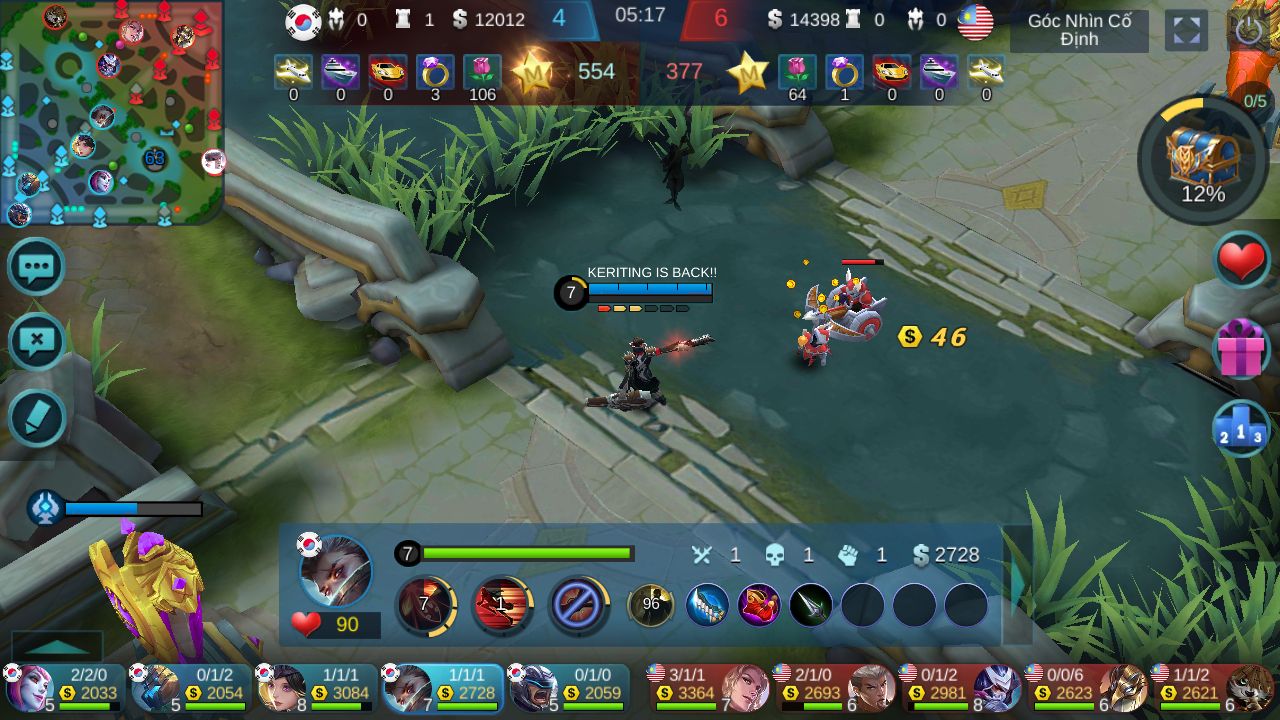Select the enemy player card with 2621 gold
1280x720 pixels.
1211,687
